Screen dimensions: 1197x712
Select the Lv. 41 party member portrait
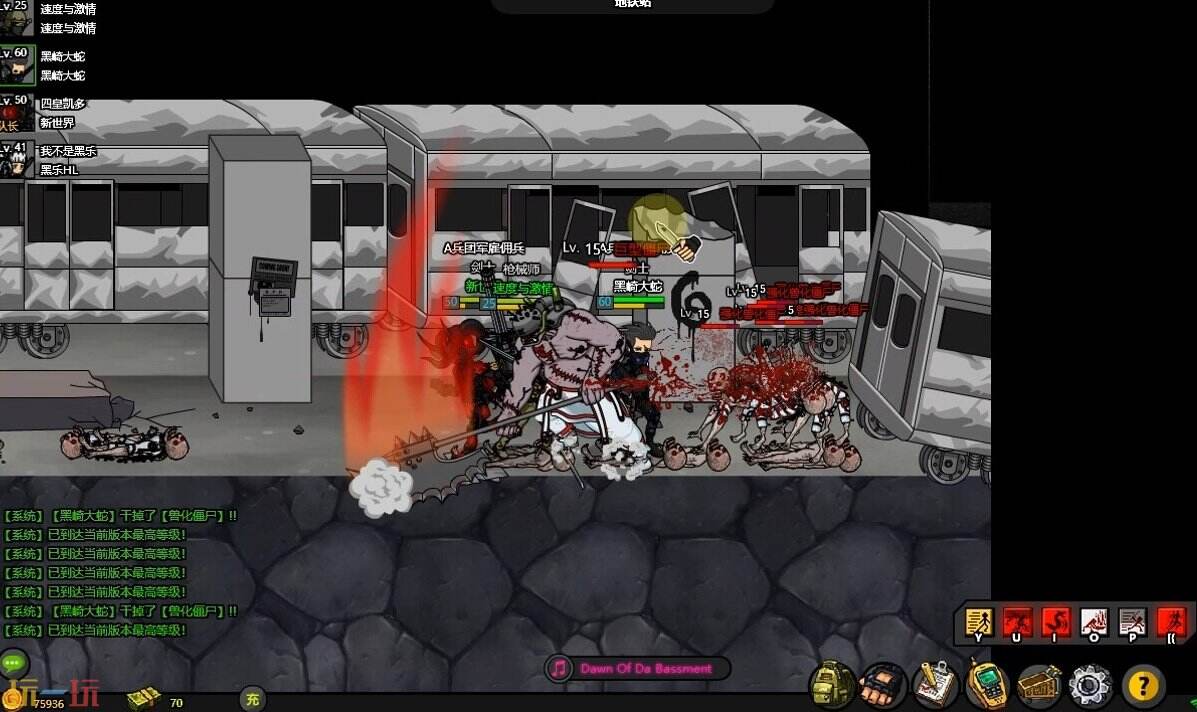pos(16,160)
